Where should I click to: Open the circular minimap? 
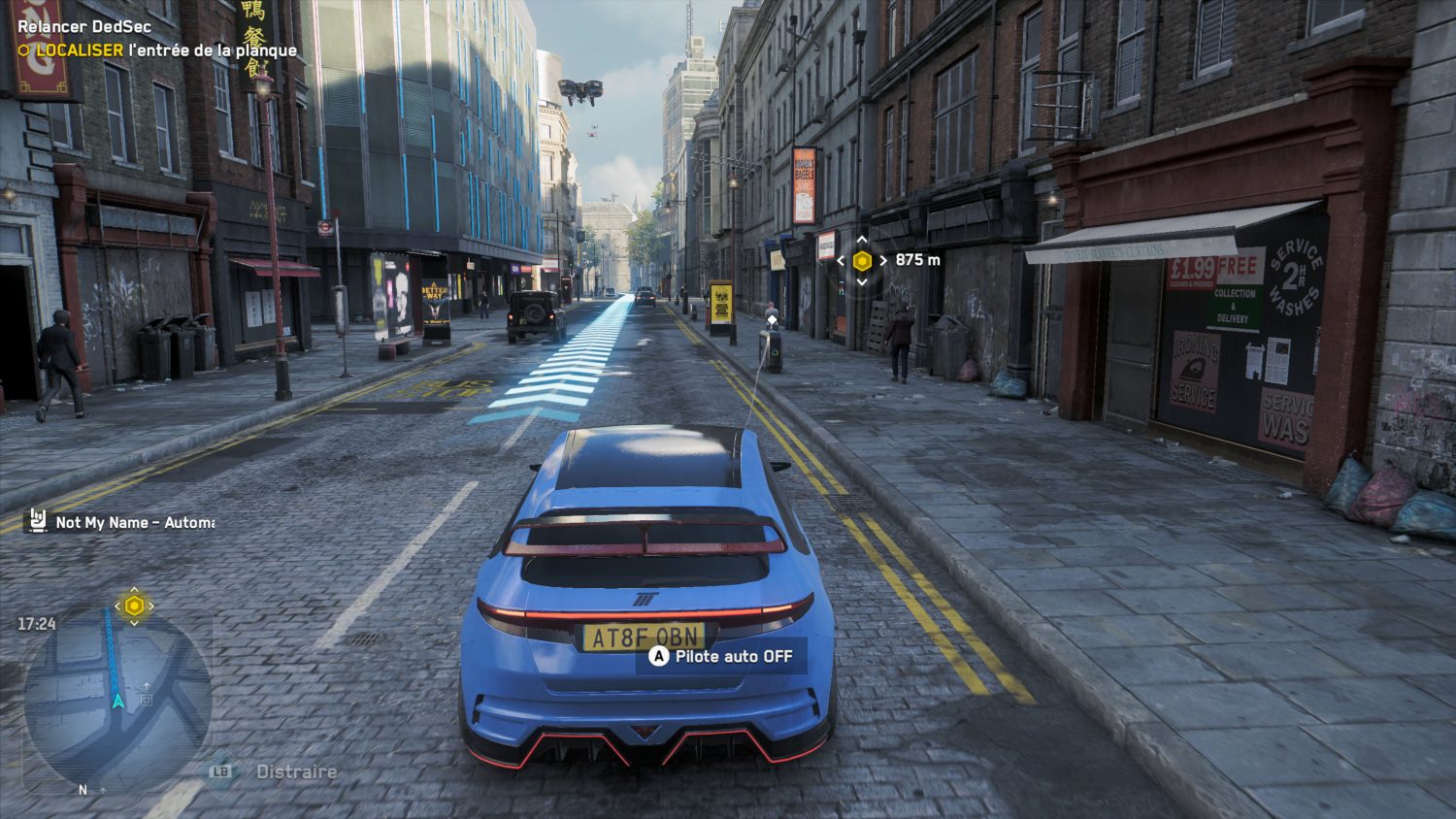[117, 697]
